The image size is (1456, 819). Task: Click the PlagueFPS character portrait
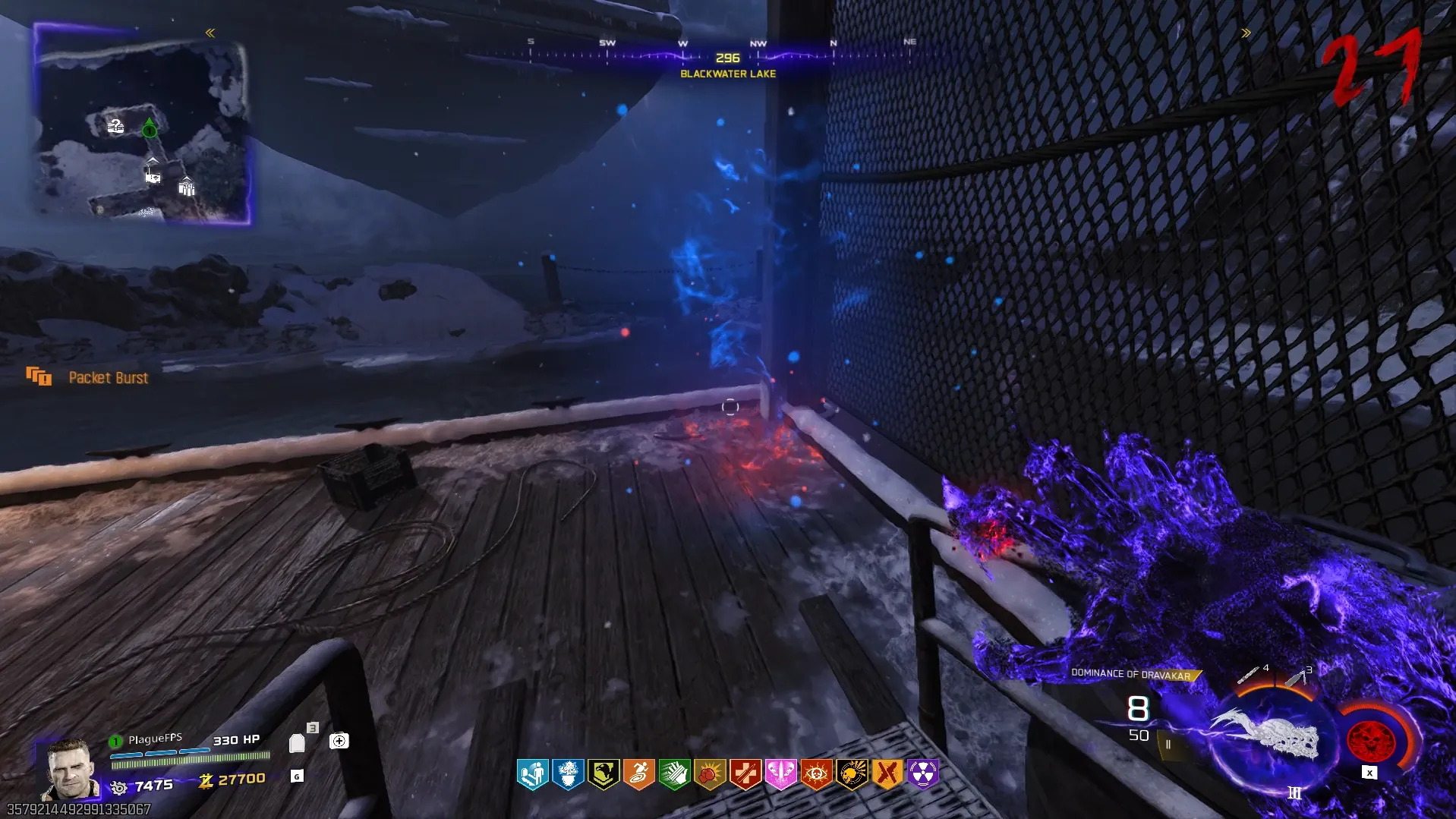tap(70, 769)
